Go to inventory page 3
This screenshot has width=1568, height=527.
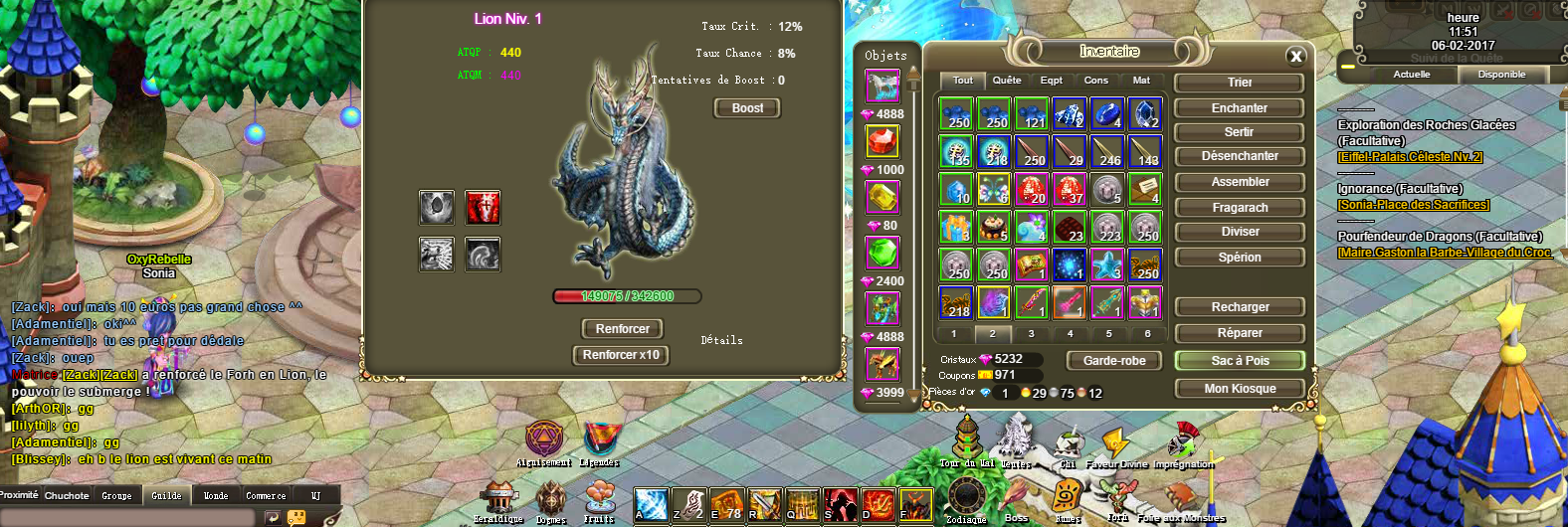[1031, 334]
